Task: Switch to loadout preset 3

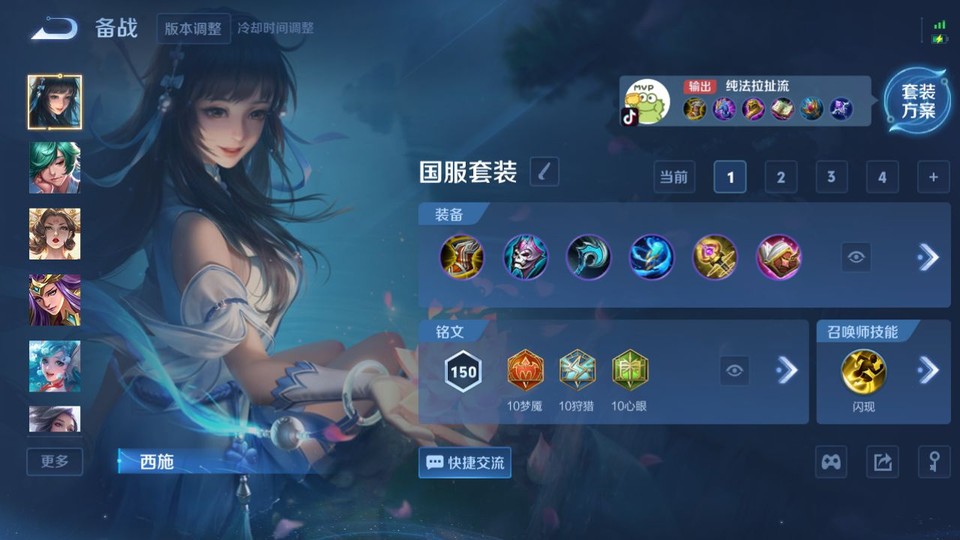Action: click(x=831, y=177)
